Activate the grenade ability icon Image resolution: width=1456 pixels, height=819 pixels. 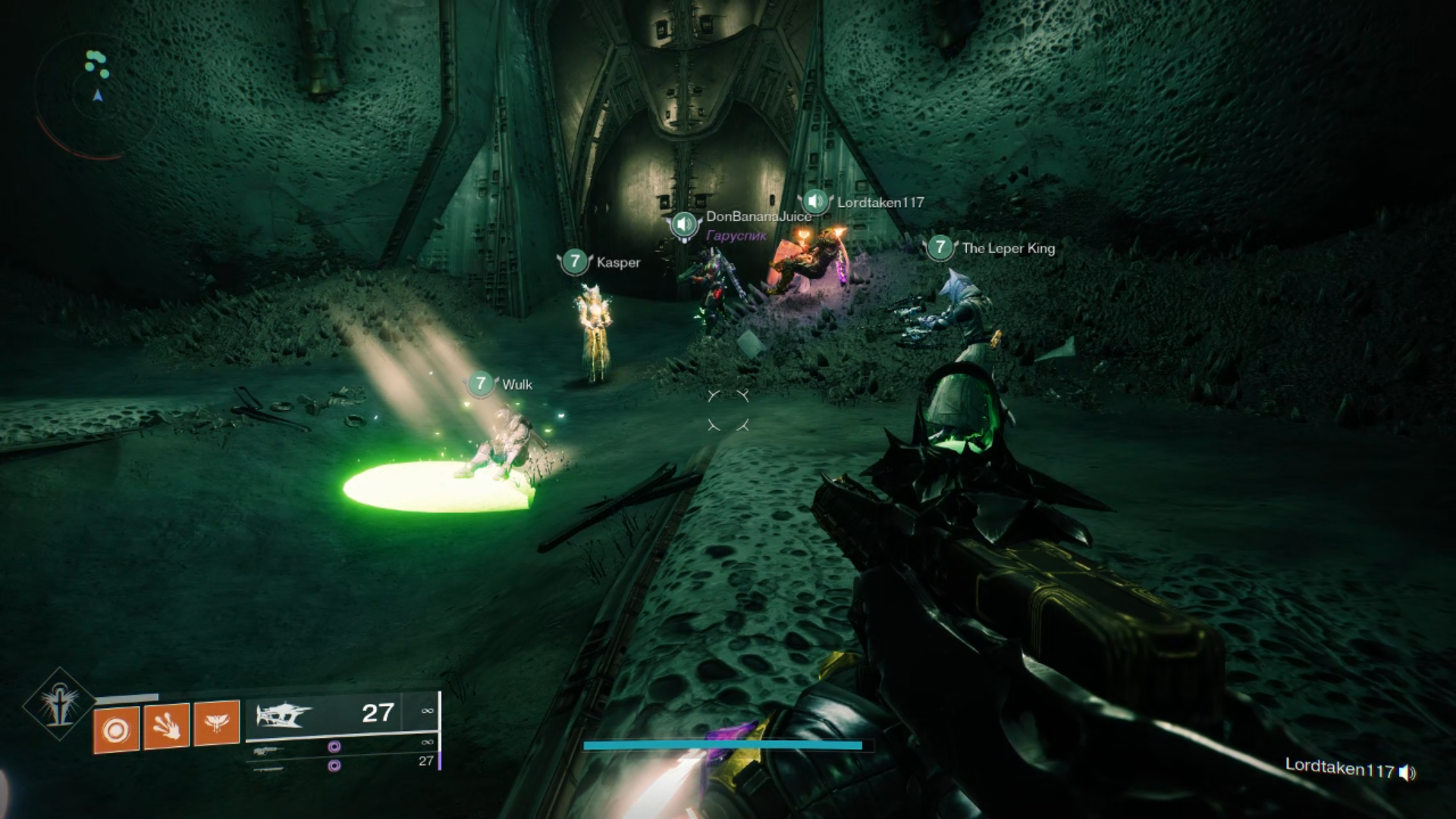pyautogui.click(x=116, y=730)
